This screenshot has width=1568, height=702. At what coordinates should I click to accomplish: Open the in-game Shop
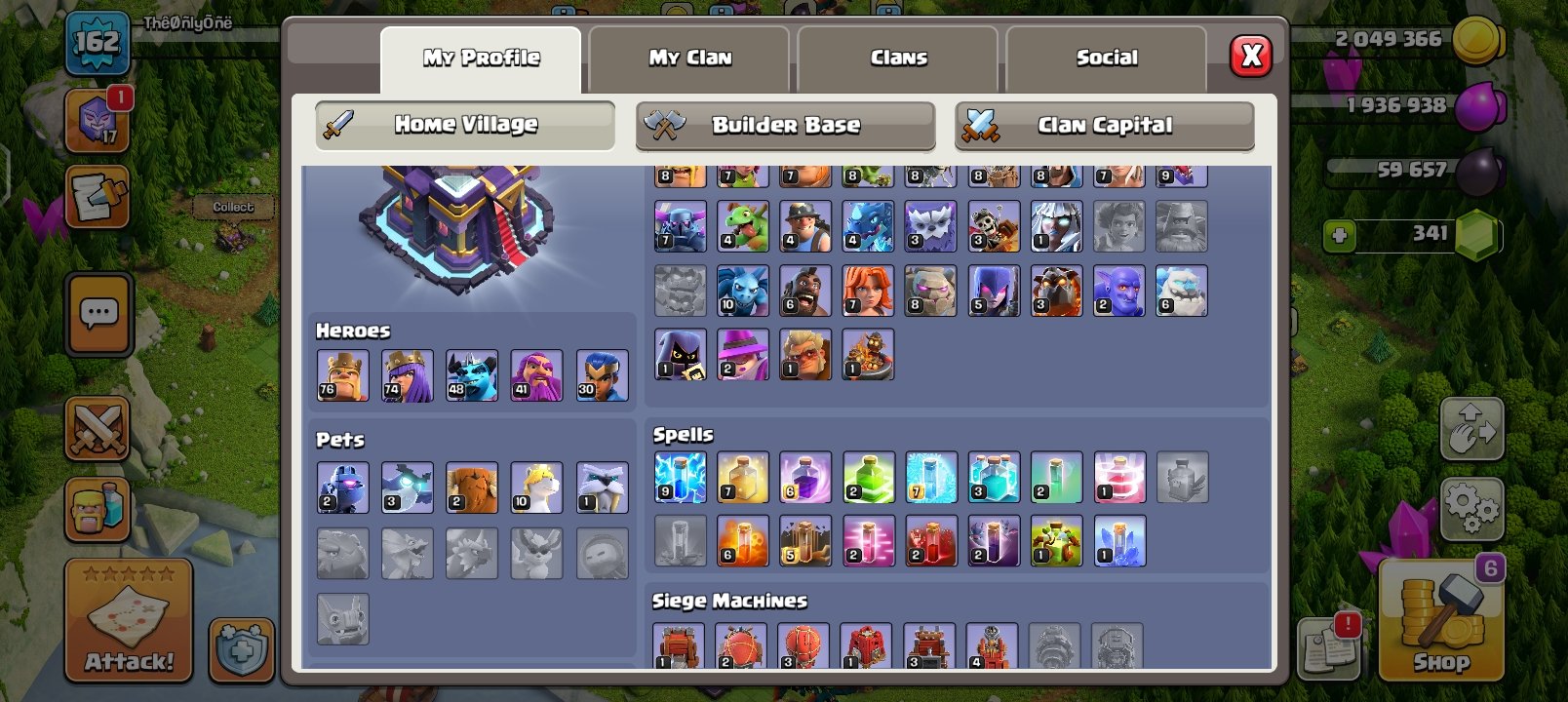(x=1440, y=624)
